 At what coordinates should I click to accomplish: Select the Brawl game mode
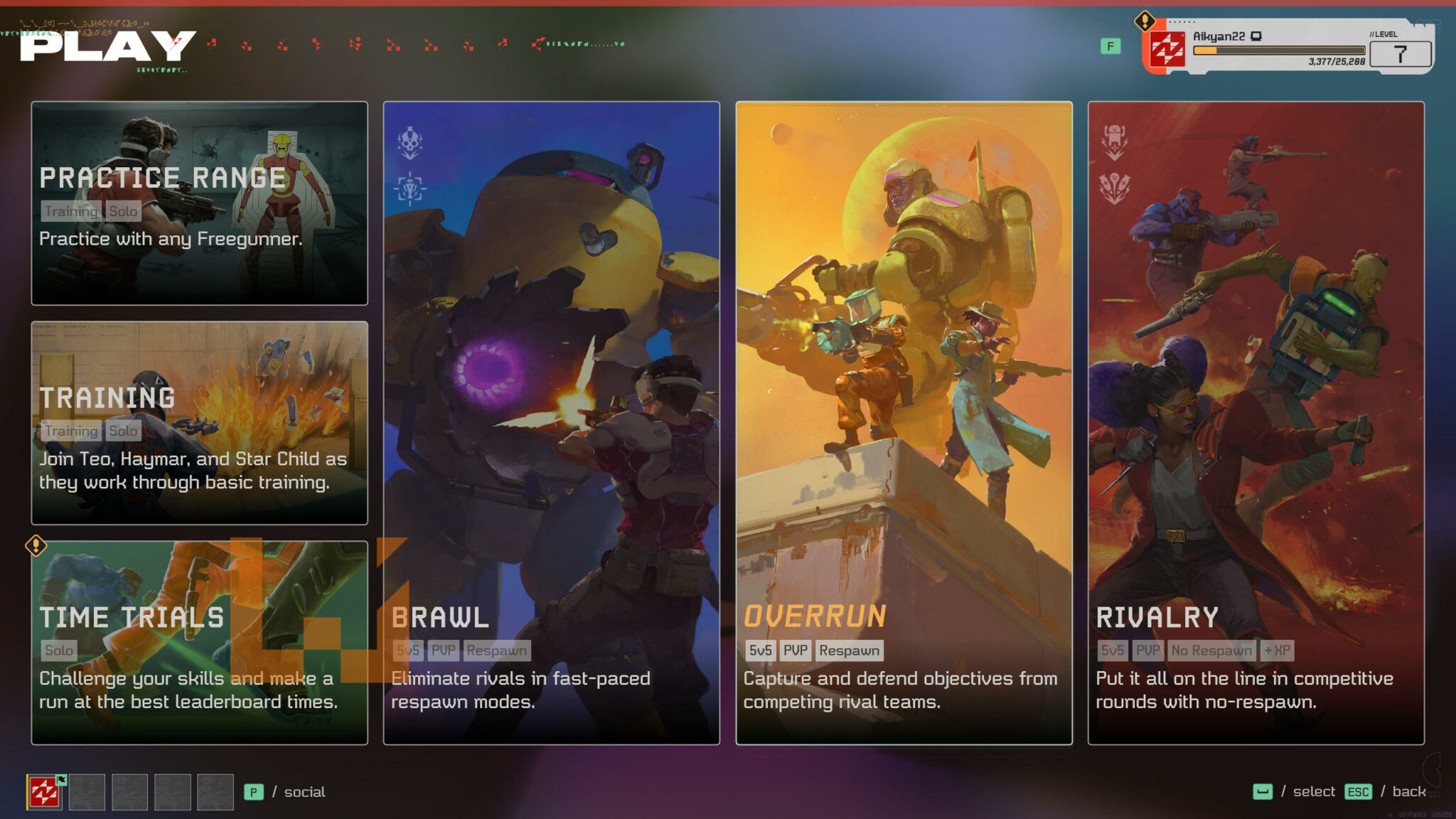(x=551, y=423)
